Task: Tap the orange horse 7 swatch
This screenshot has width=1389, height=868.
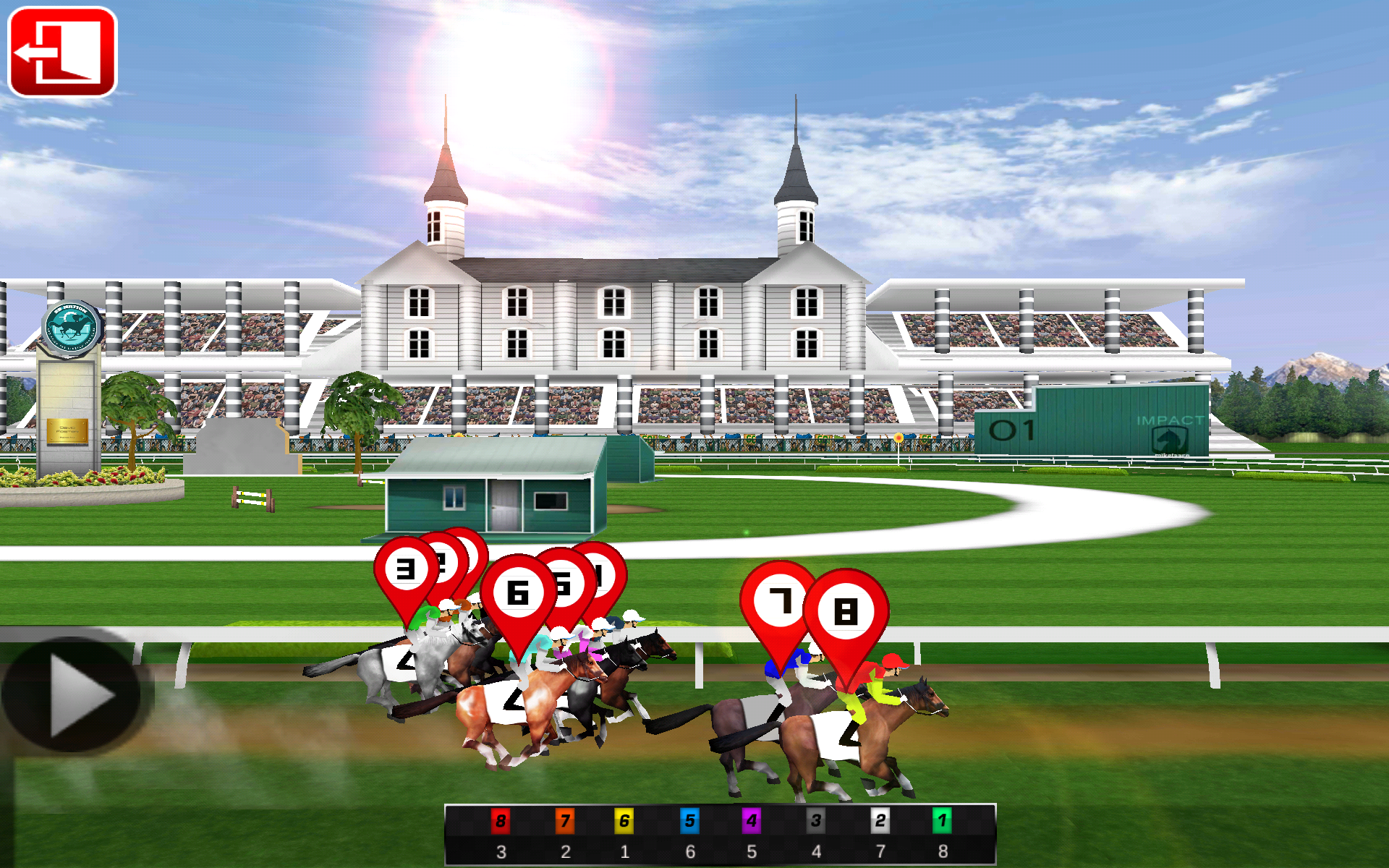Action: (566, 822)
